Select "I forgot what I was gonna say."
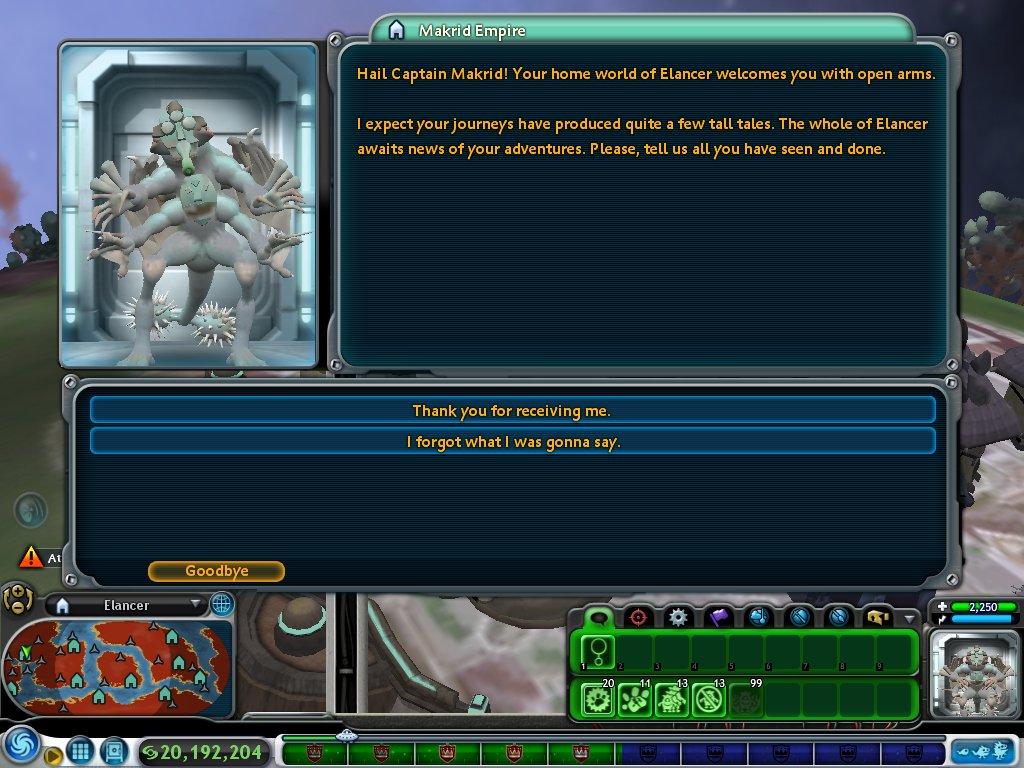 [512, 442]
